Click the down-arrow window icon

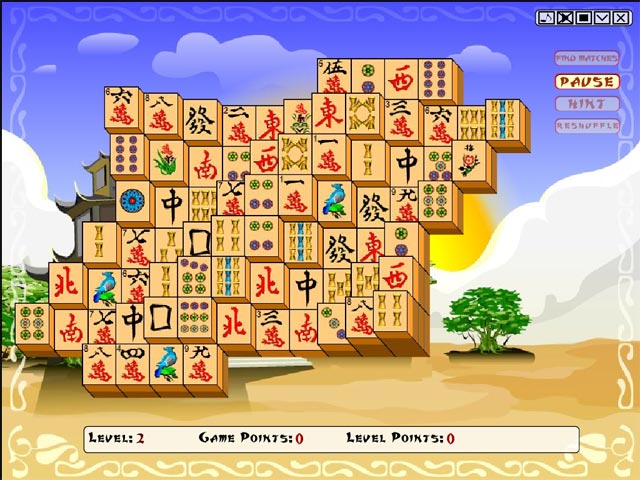pos(602,17)
